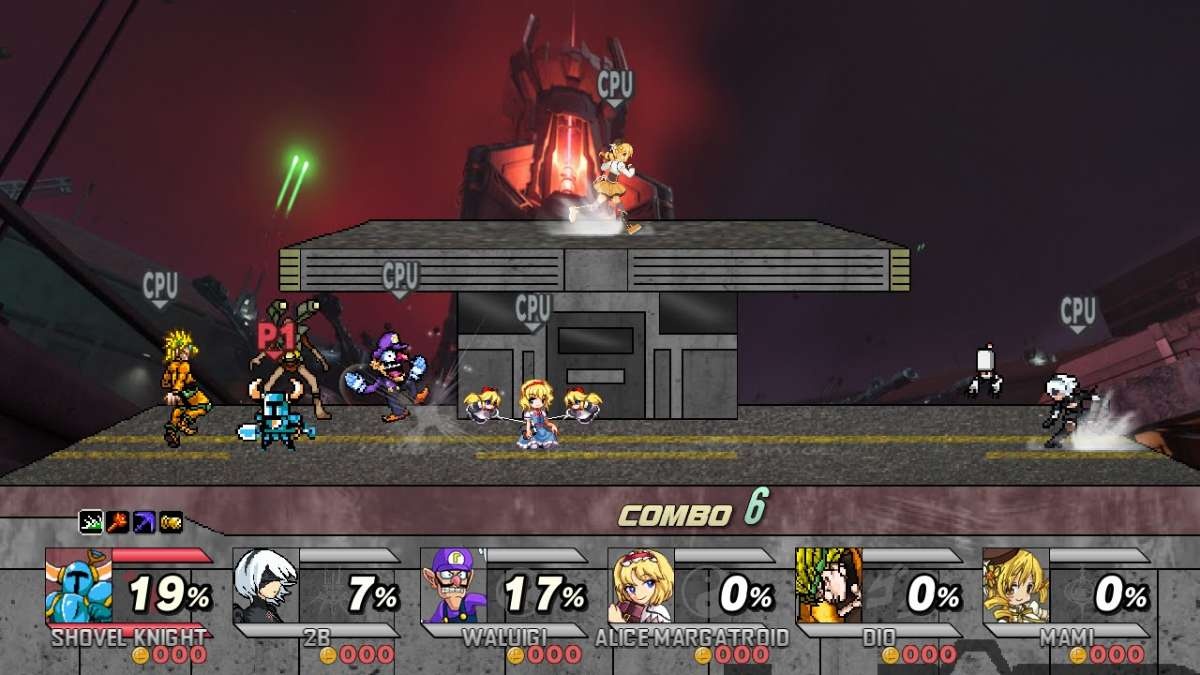
Task: Select the green fishing rod relic icon
Action: (x=92, y=522)
